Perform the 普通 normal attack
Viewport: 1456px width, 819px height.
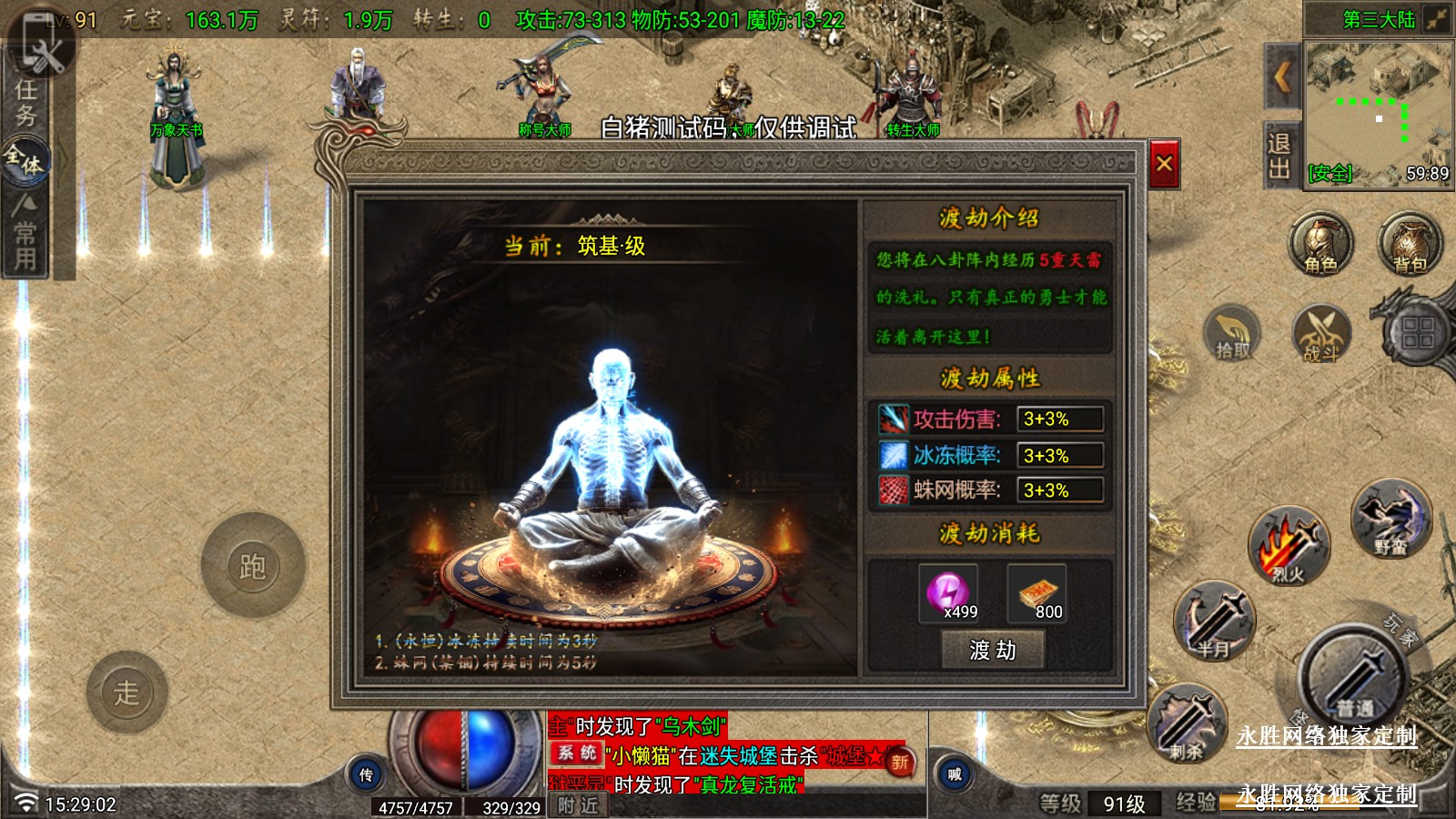click(1354, 678)
